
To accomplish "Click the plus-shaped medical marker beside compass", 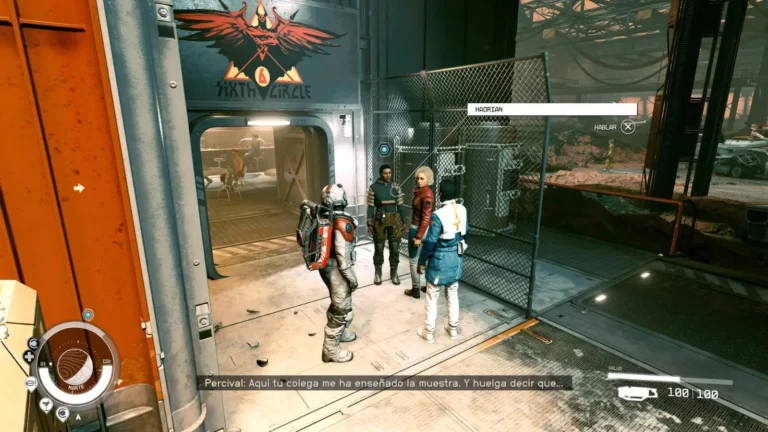I will (x=28, y=356).
